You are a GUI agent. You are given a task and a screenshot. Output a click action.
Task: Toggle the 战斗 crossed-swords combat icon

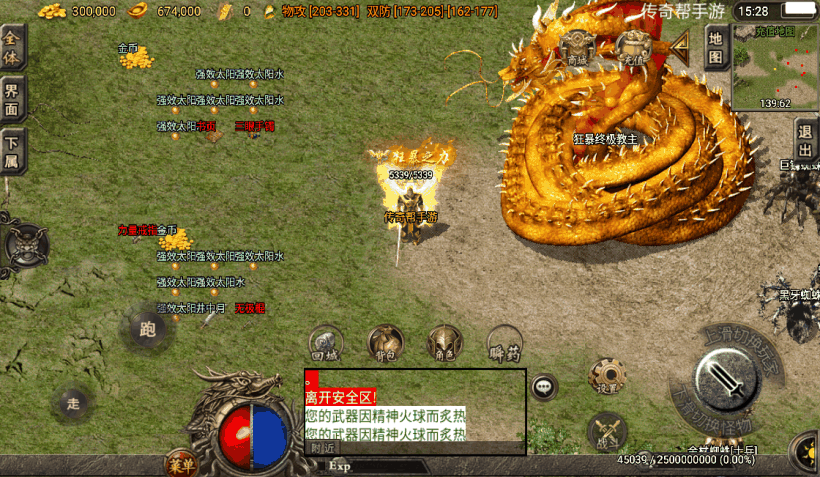(609, 431)
